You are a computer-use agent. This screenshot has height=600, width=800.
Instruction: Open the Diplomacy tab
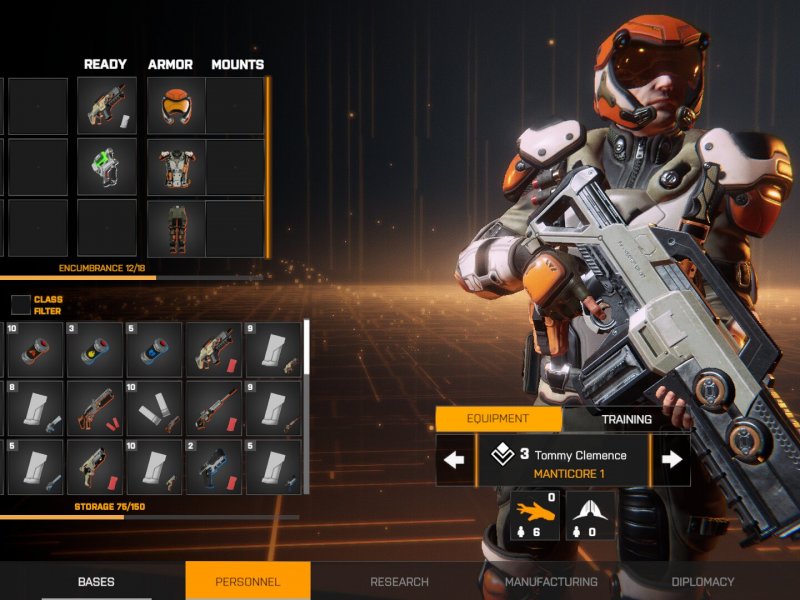tap(702, 581)
